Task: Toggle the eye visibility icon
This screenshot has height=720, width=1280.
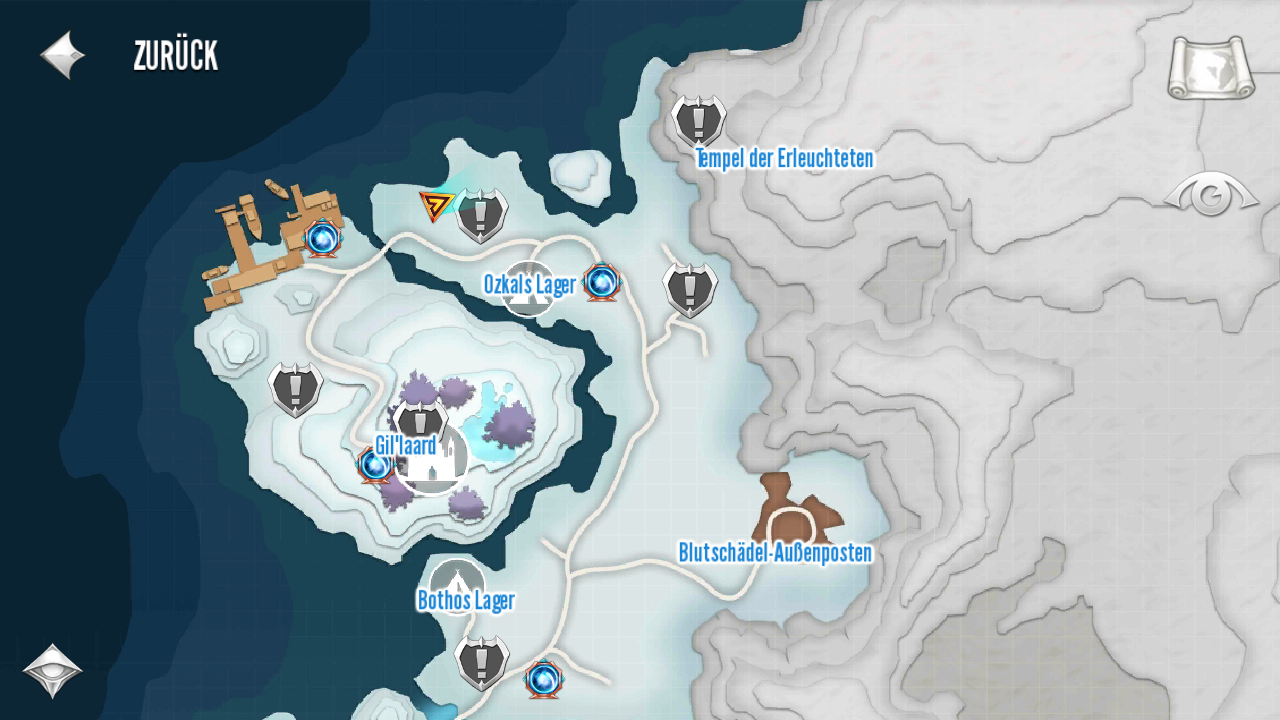Action: click(1211, 195)
